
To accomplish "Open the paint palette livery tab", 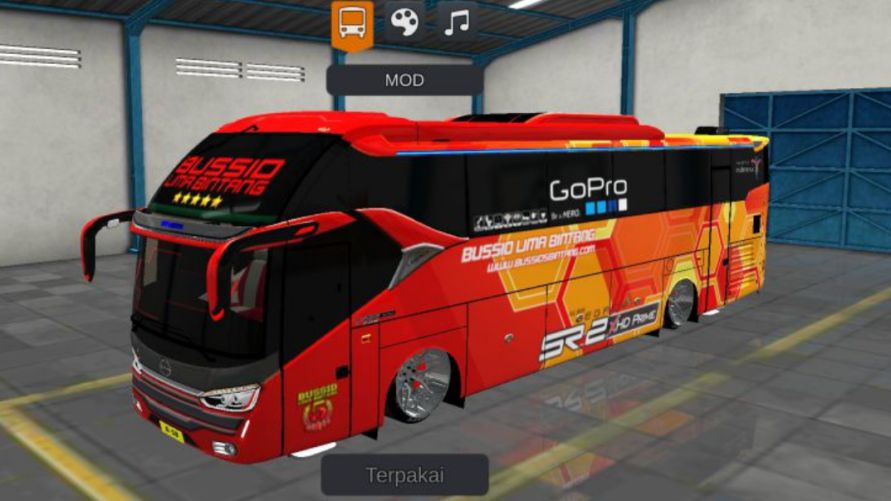I will point(405,22).
